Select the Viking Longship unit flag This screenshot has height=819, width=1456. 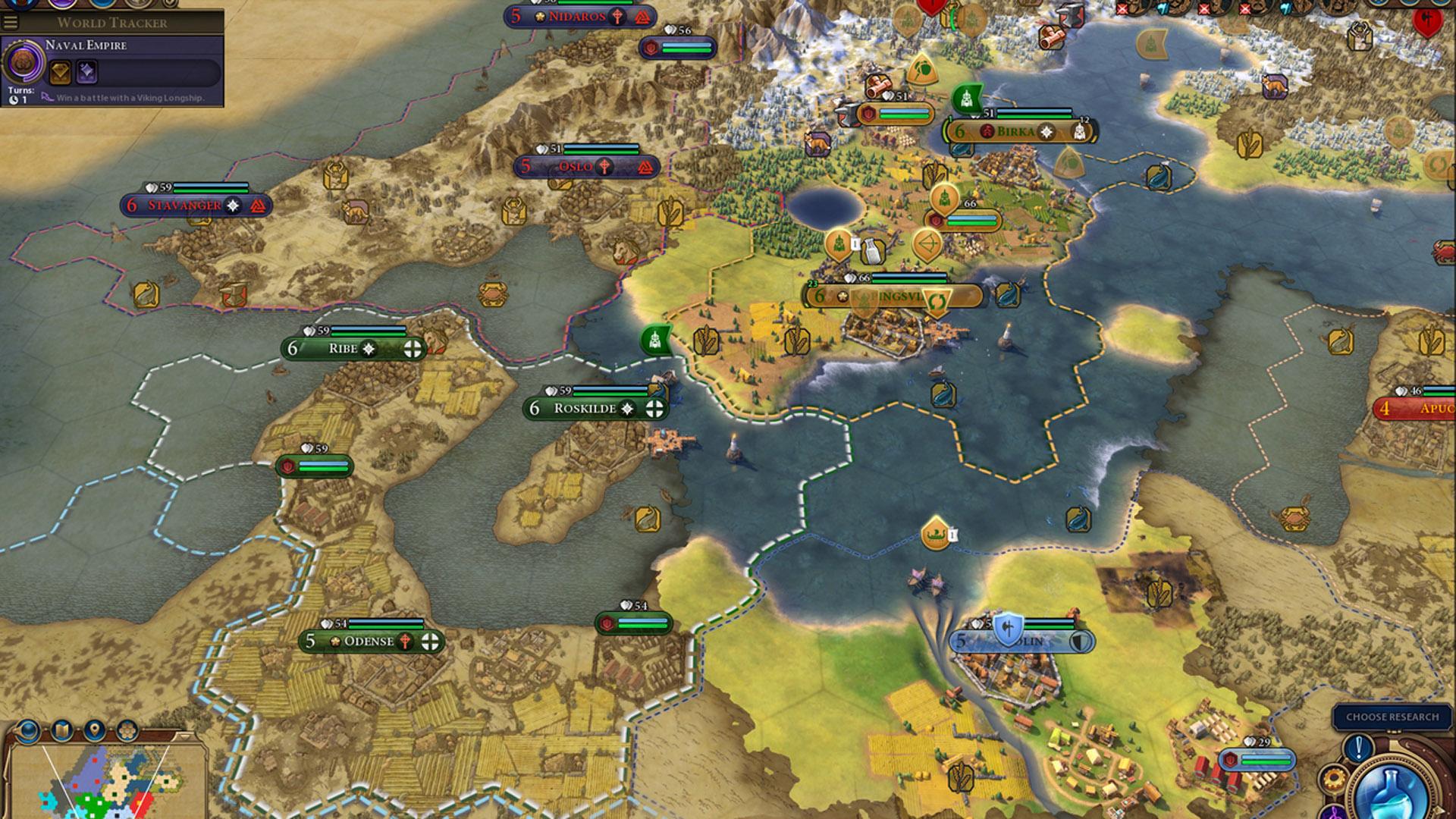pos(936,535)
